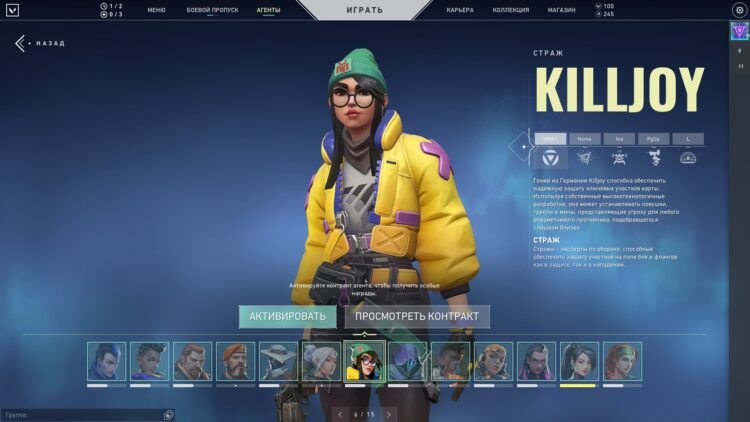This screenshot has width=750, height=422.
Task: Open the АГЕНТЫ tab
Action: click(x=268, y=9)
